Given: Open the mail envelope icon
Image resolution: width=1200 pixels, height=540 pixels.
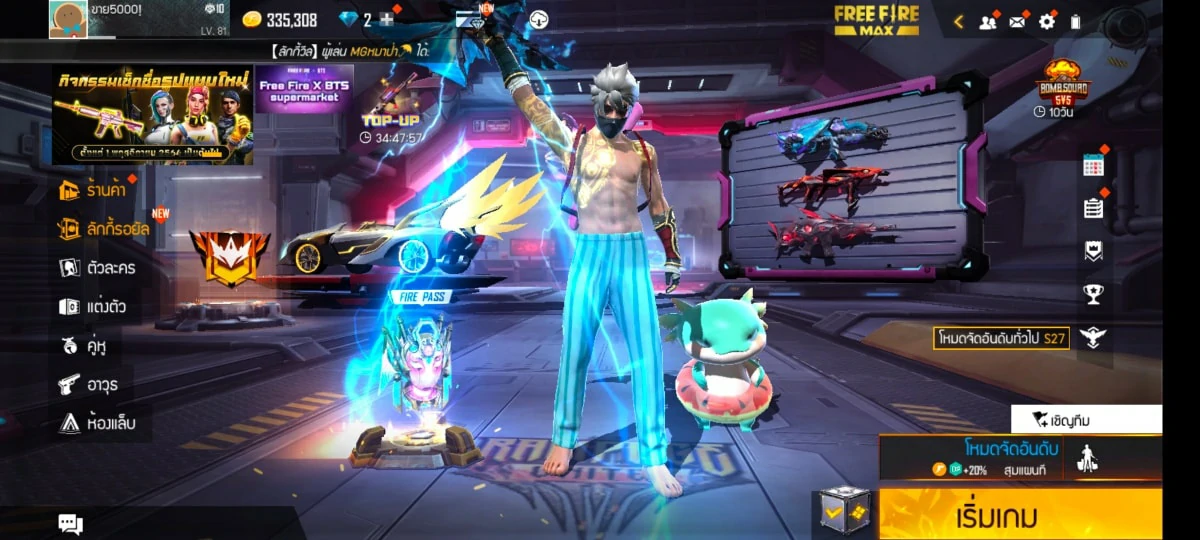Looking at the screenshot, I should (x=1018, y=21).
